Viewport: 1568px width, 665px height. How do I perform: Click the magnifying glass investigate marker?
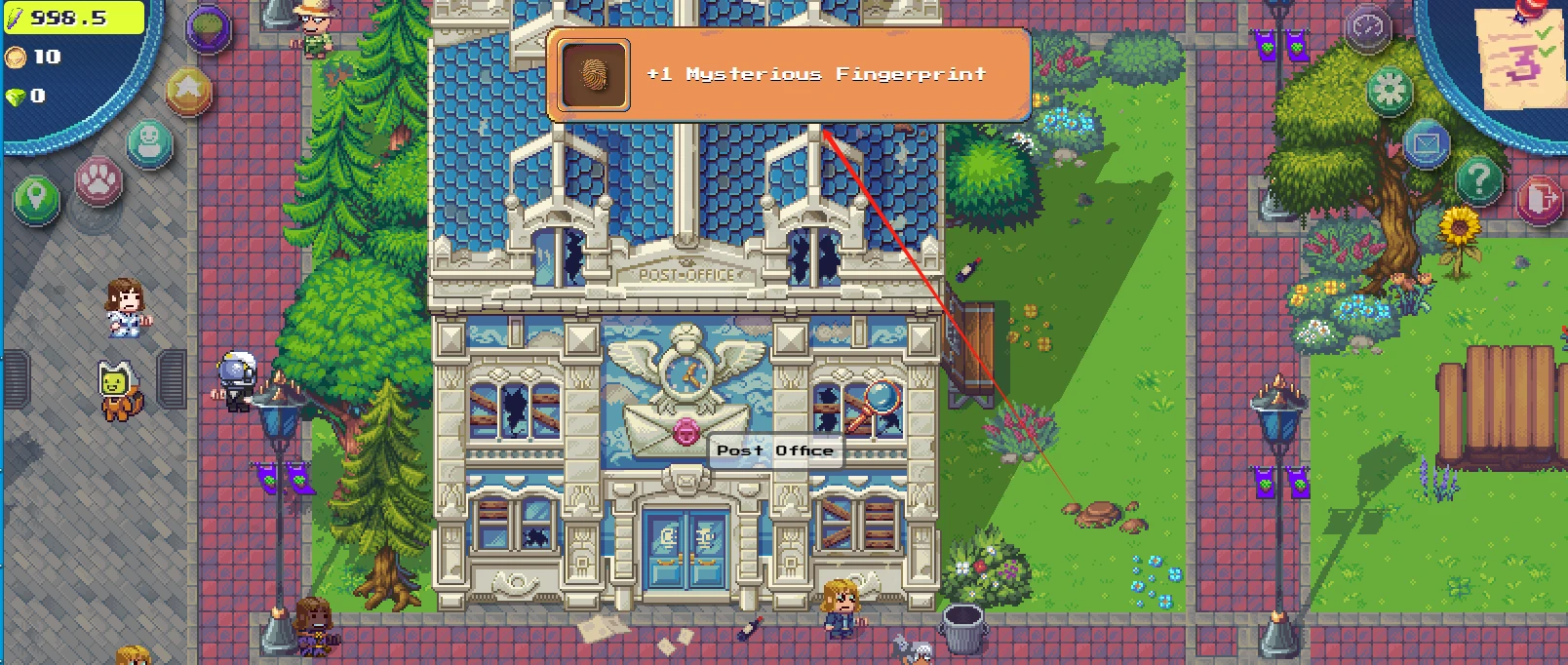point(877,401)
